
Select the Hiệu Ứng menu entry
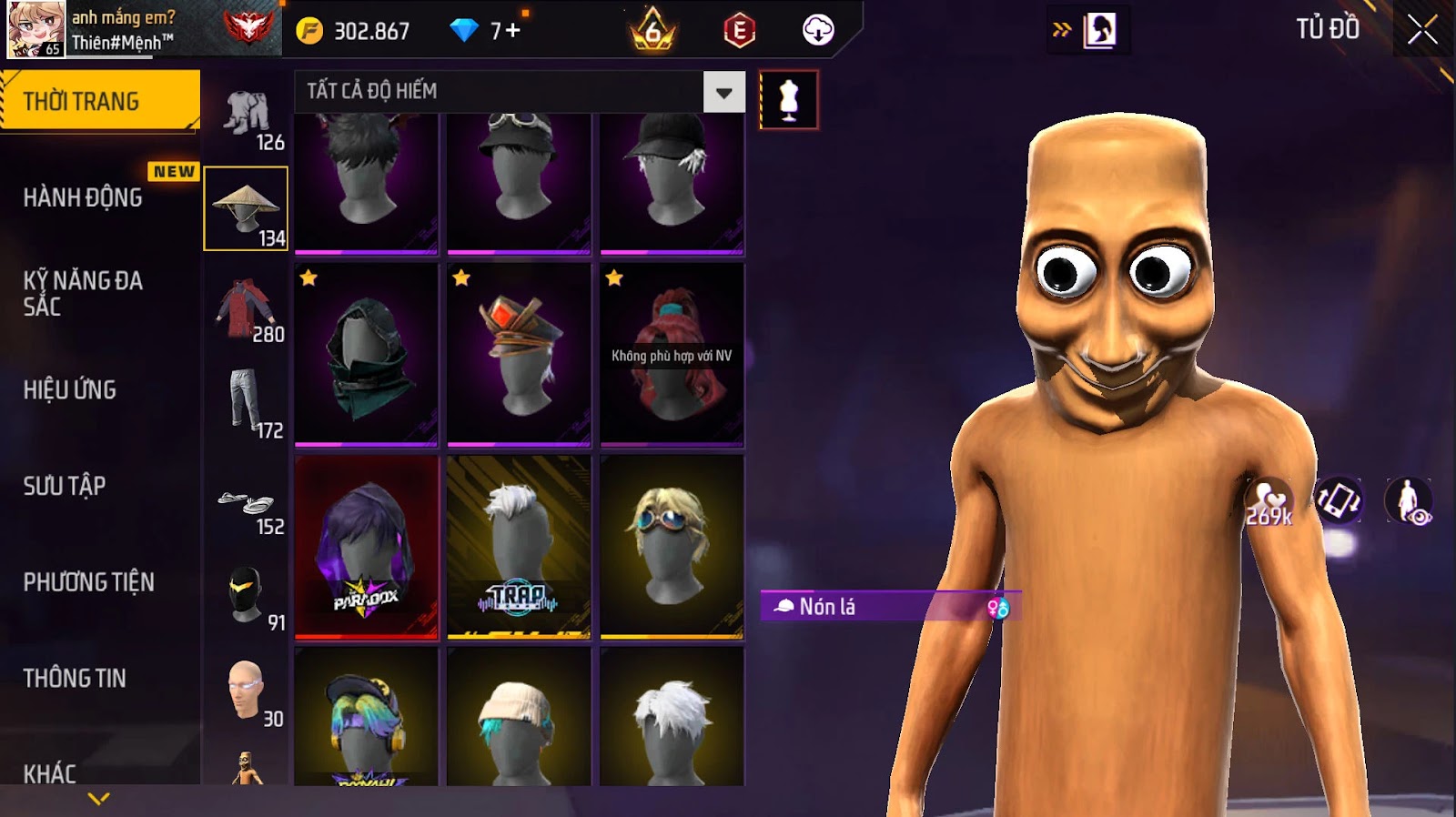pos(70,390)
